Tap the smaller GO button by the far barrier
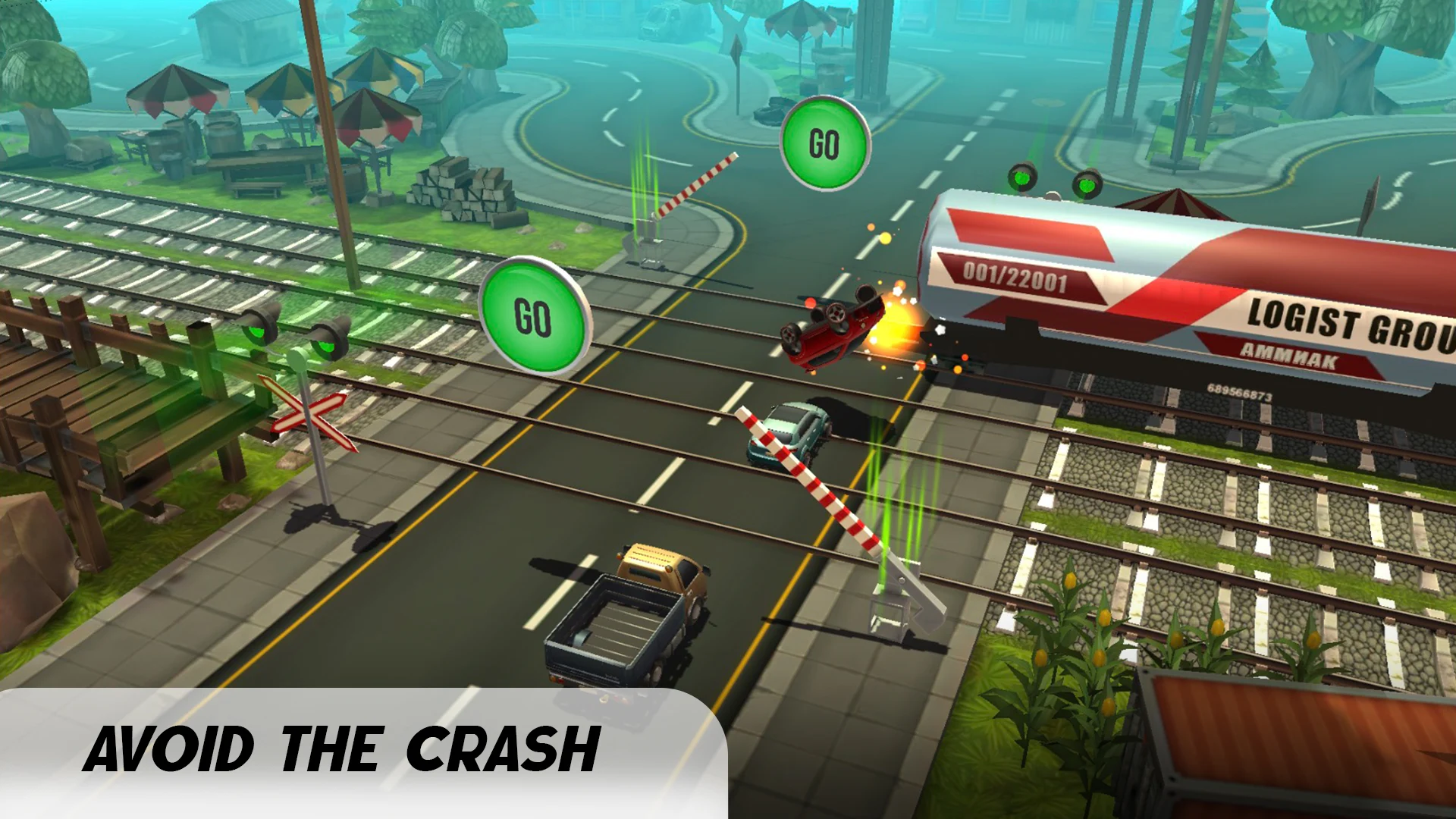 (x=824, y=143)
